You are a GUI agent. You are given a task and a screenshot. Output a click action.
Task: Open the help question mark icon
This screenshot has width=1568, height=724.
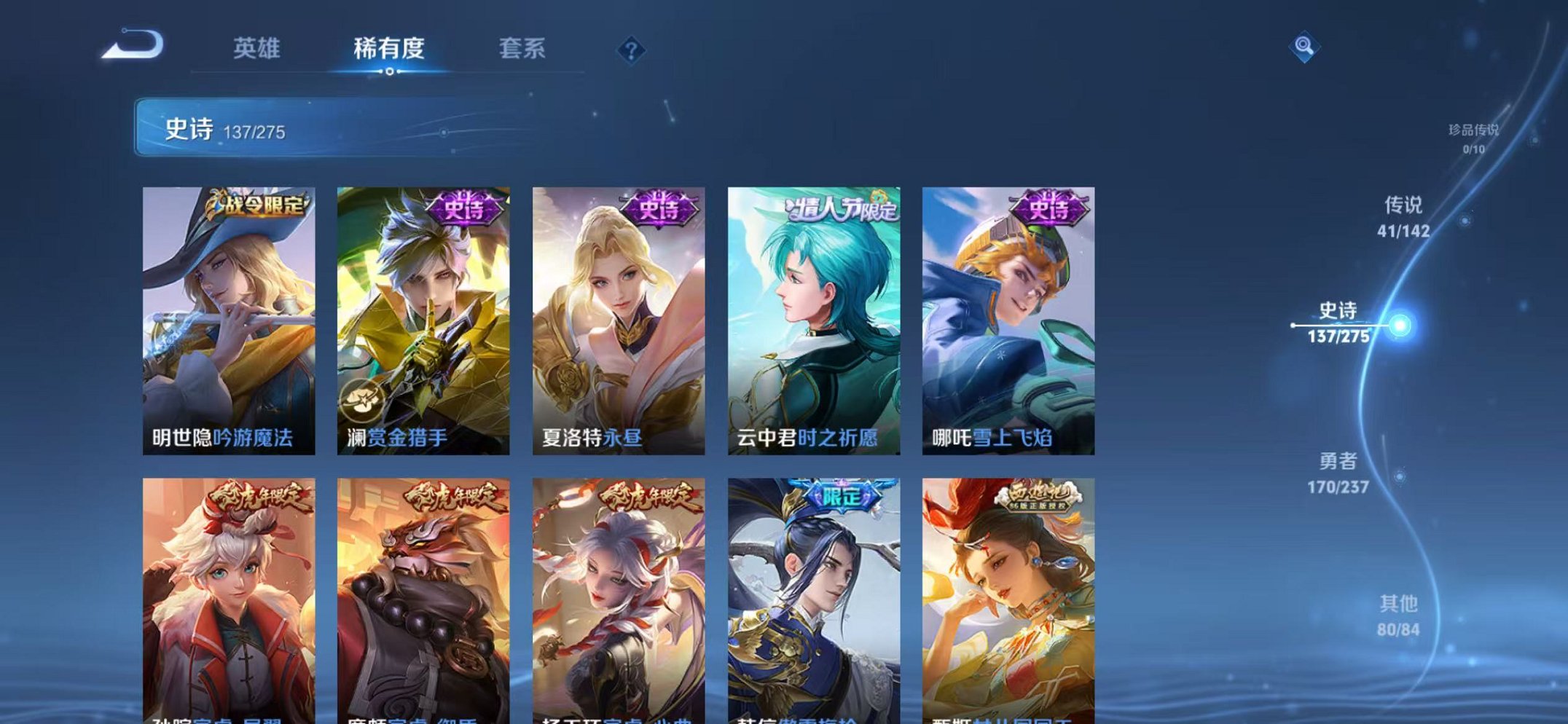[632, 50]
